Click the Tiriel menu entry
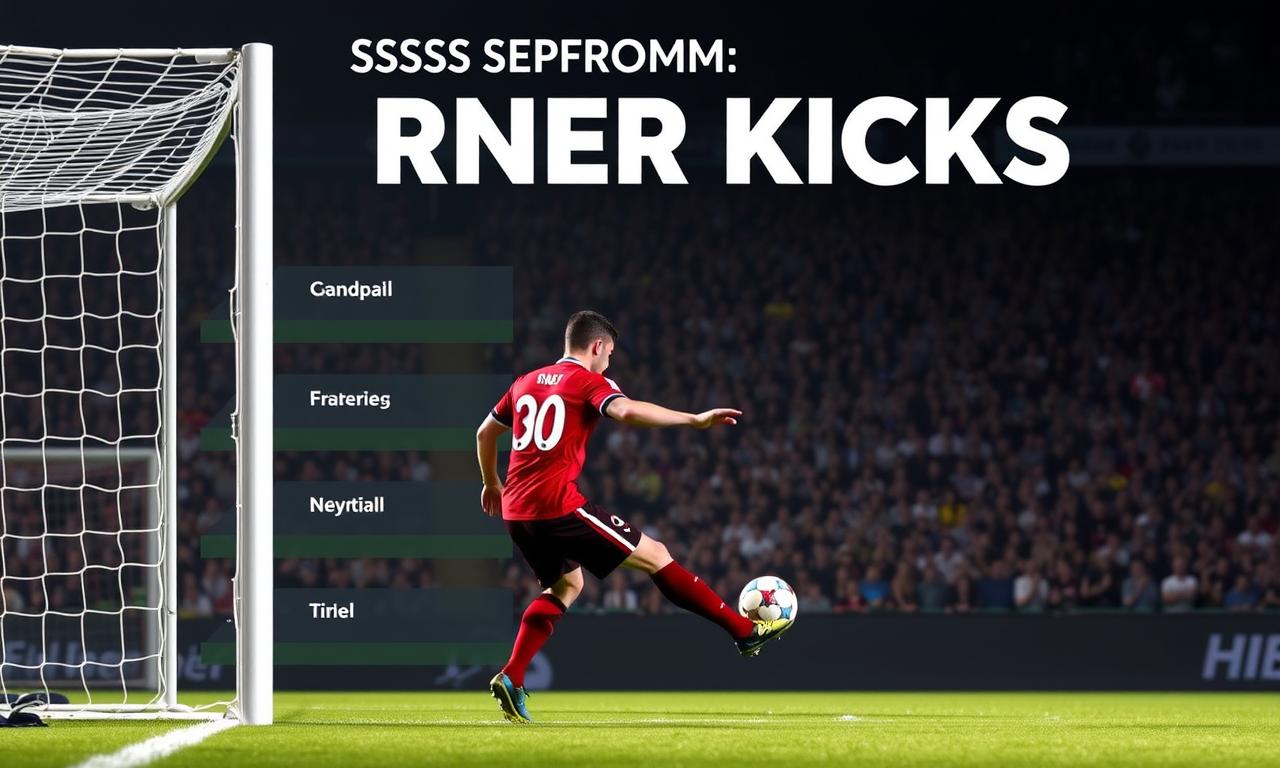 (x=332, y=611)
